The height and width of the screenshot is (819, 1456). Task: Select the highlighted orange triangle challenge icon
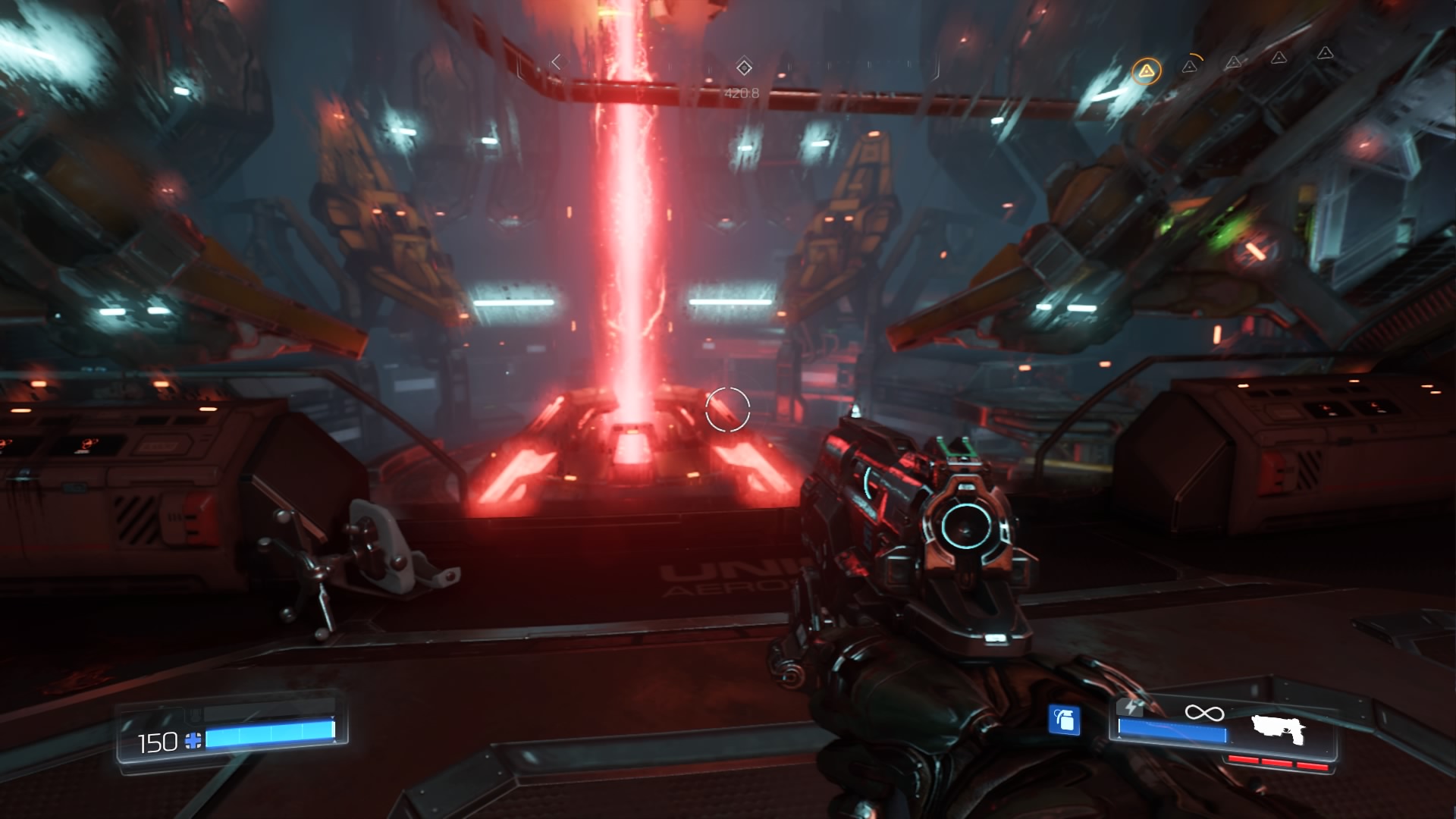point(1146,72)
